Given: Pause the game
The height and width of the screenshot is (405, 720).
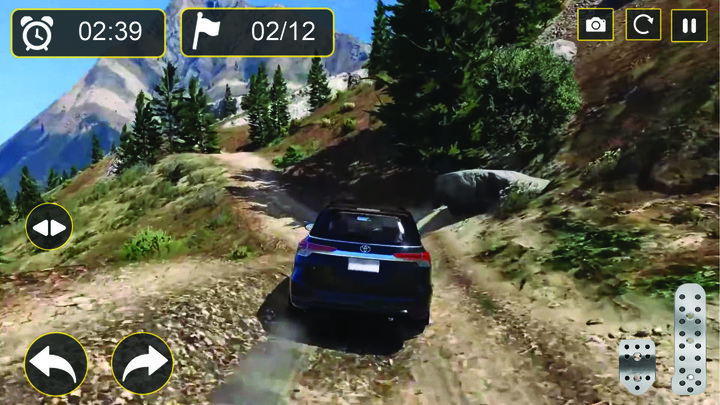Looking at the screenshot, I should [x=689, y=25].
